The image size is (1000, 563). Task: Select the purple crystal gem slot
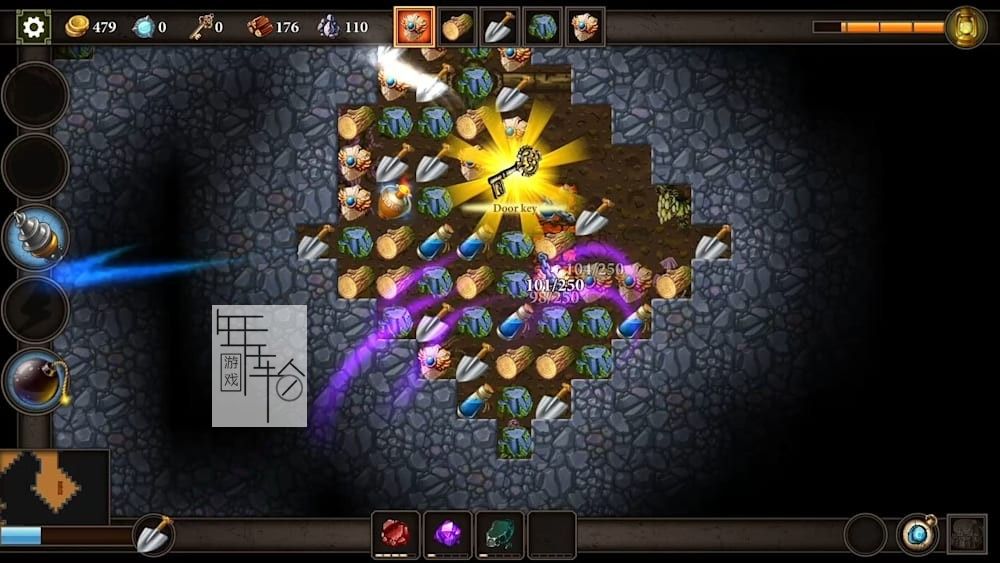tap(447, 534)
